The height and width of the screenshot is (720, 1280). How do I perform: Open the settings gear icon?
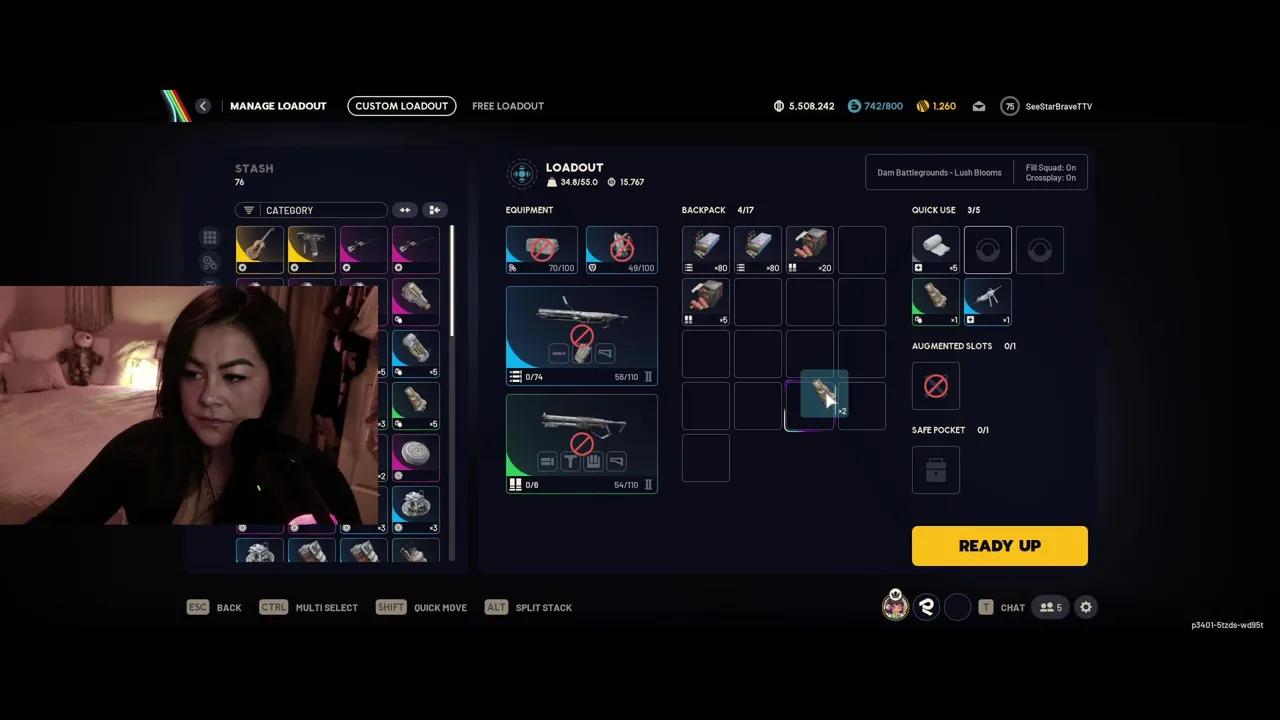click(x=1086, y=607)
